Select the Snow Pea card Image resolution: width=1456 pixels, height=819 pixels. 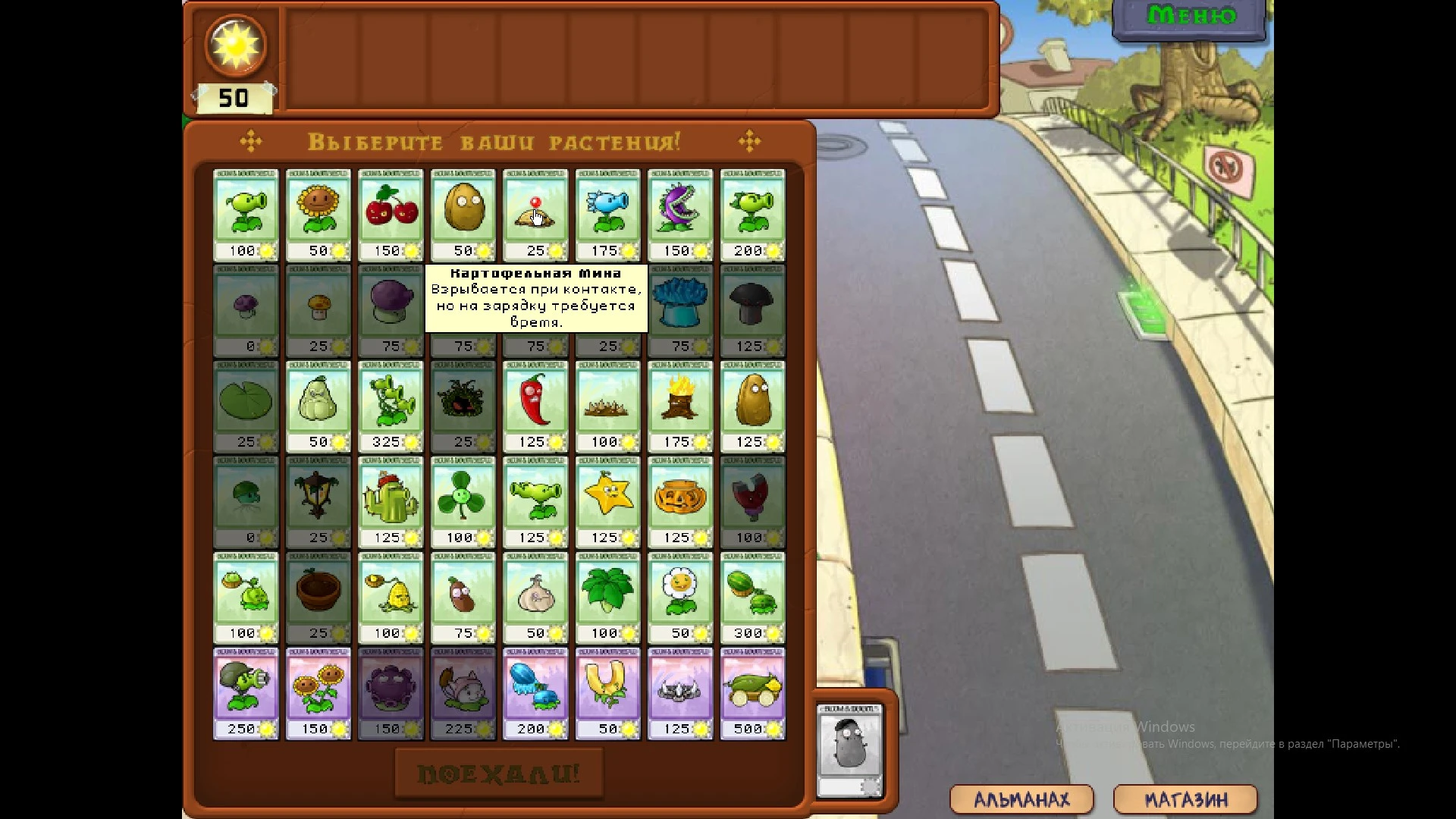[607, 211]
